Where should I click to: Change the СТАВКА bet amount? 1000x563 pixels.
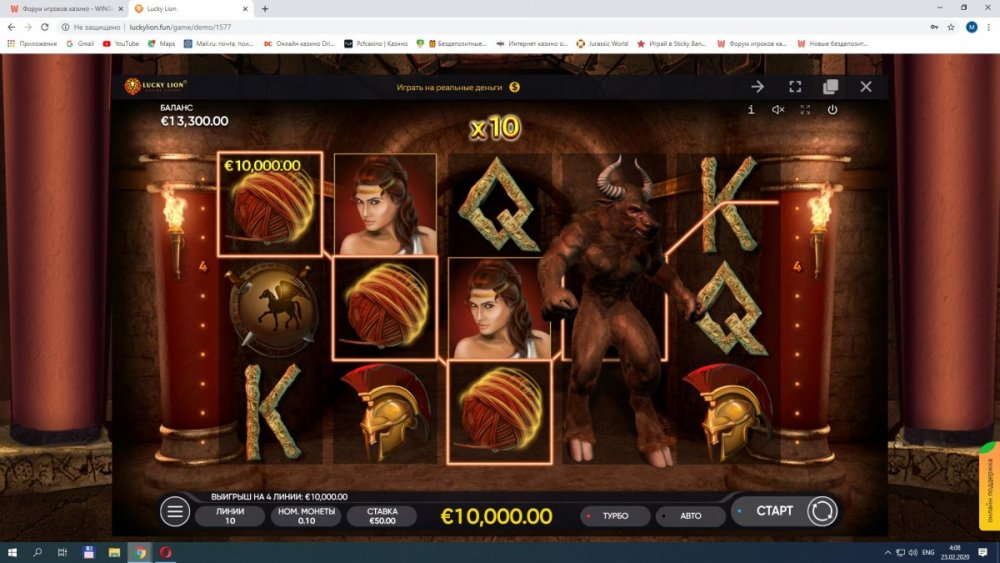point(382,516)
